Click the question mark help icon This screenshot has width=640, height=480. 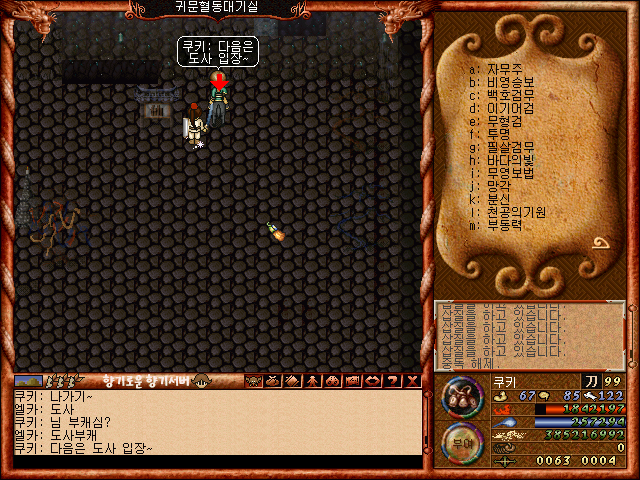391,381
